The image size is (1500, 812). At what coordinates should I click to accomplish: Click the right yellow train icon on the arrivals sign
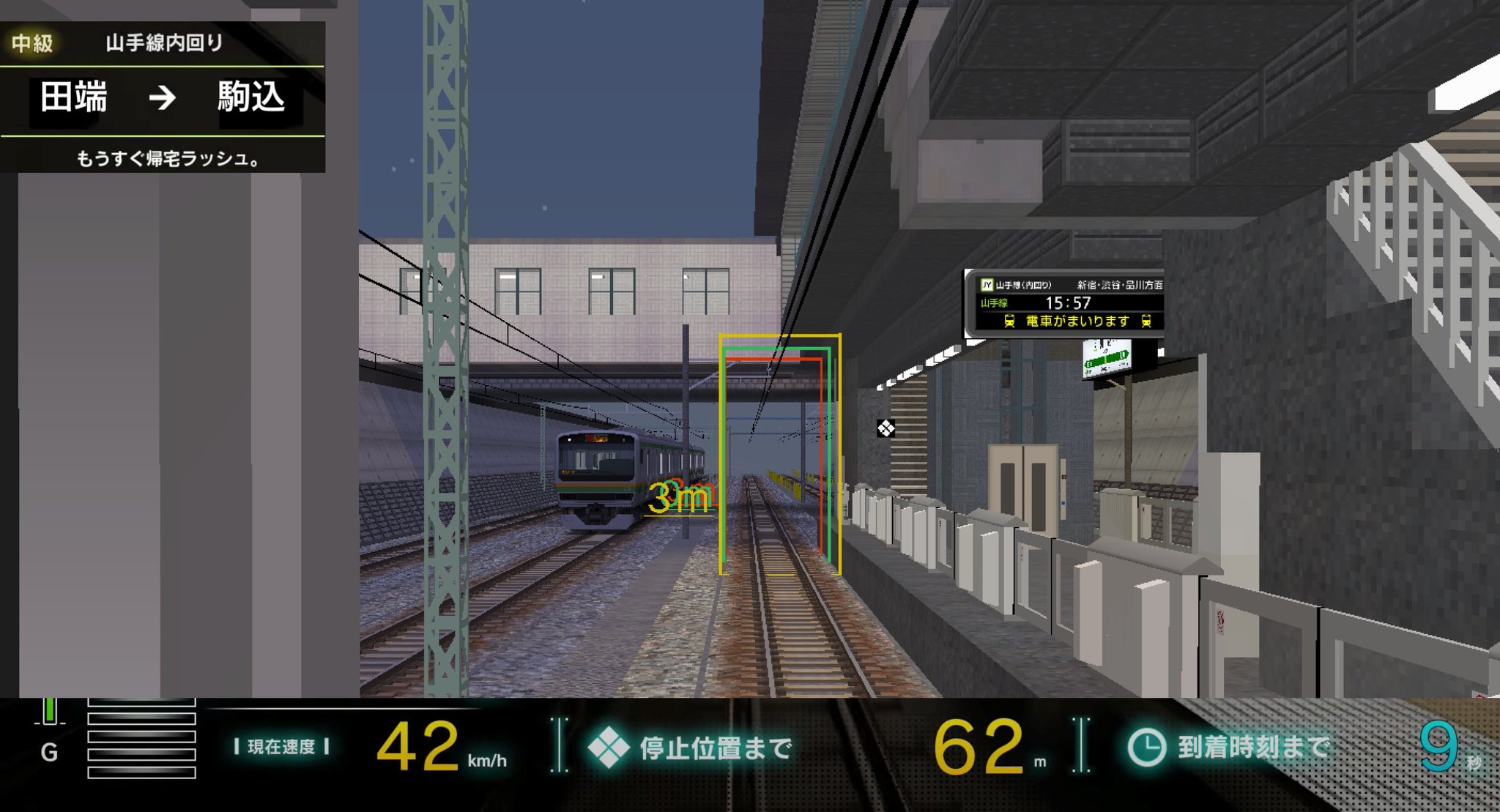(x=1147, y=320)
